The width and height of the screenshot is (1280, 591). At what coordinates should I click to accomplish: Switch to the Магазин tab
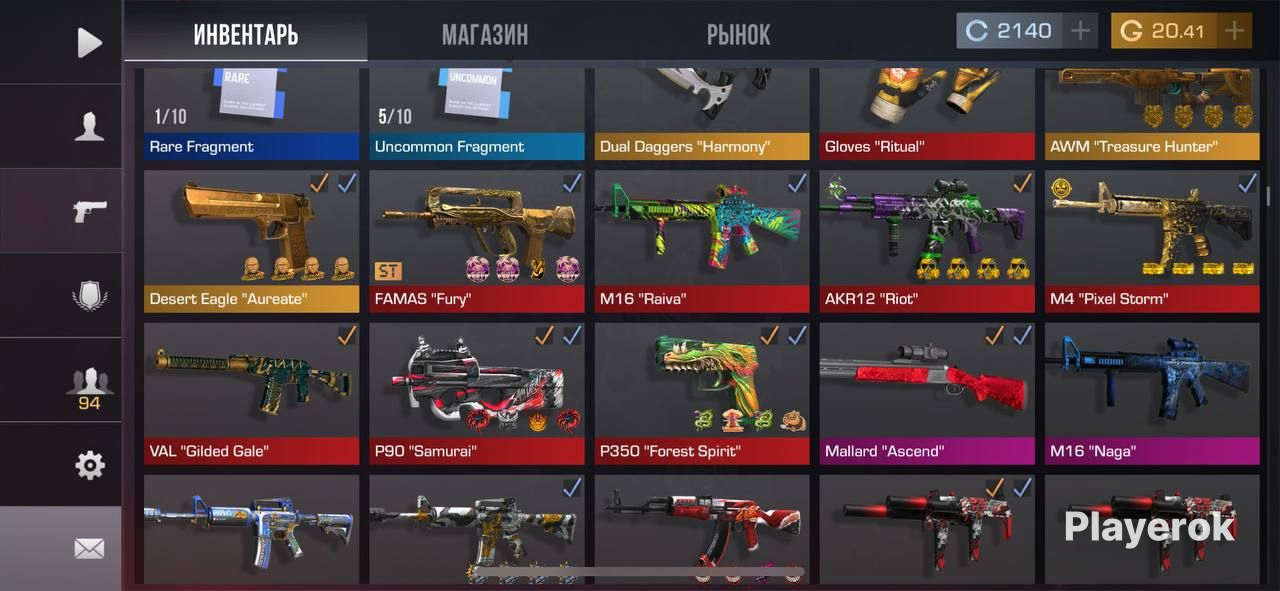(485, 35)
